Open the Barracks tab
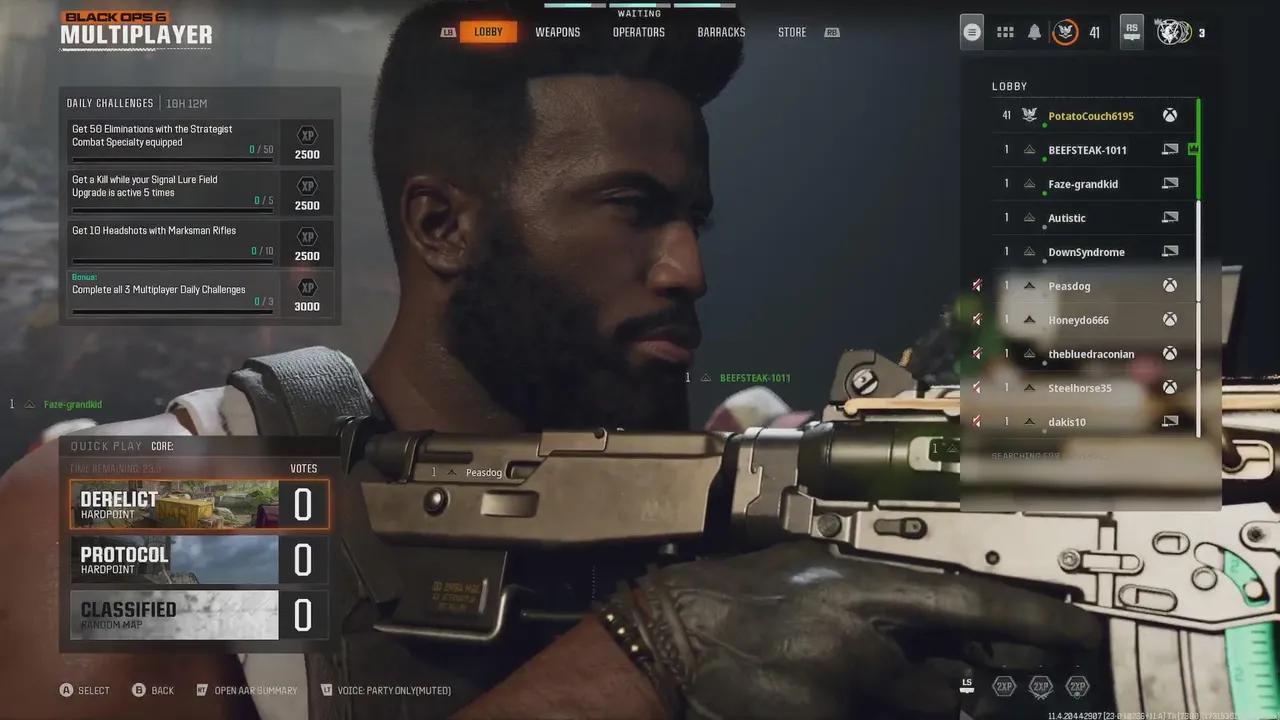1280x720 pixels. [720, 31]
